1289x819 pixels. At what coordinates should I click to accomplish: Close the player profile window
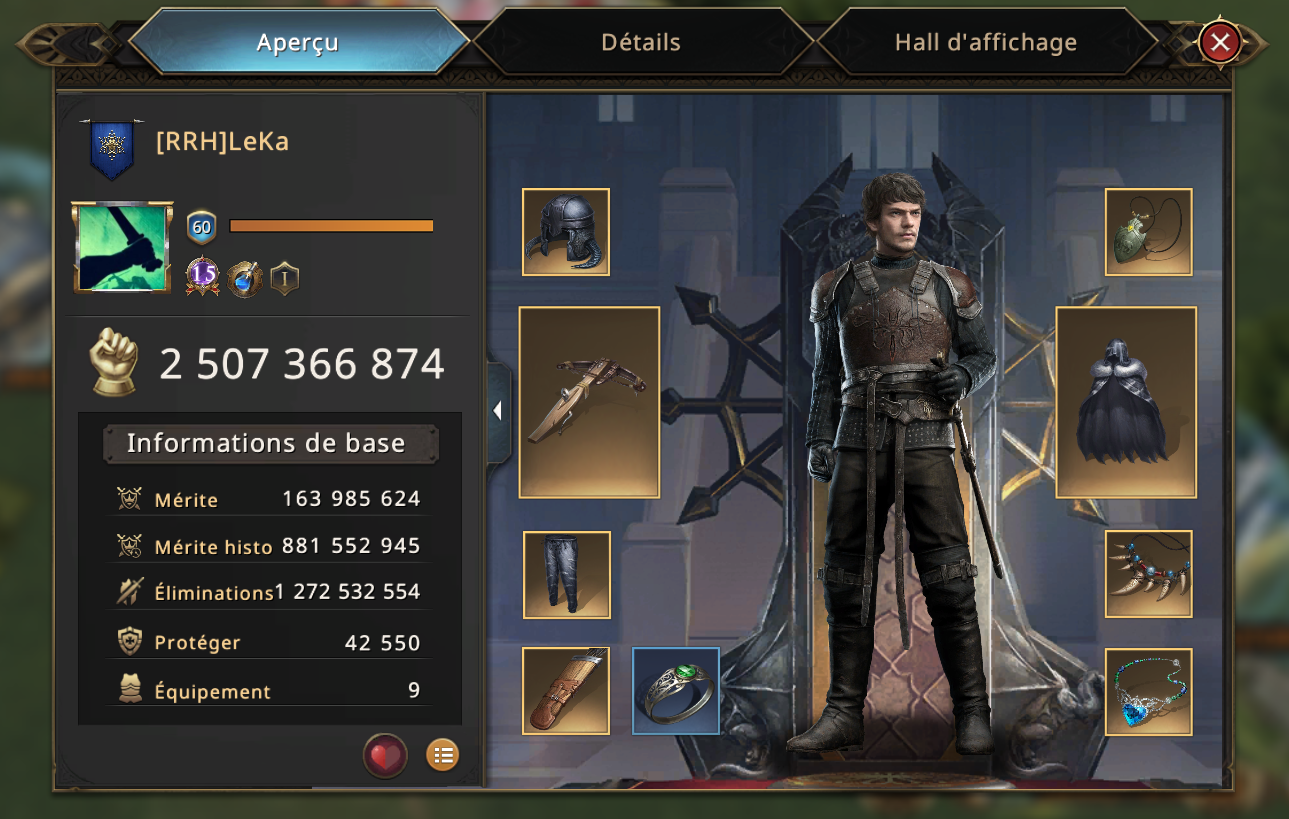pos(1220,43)
